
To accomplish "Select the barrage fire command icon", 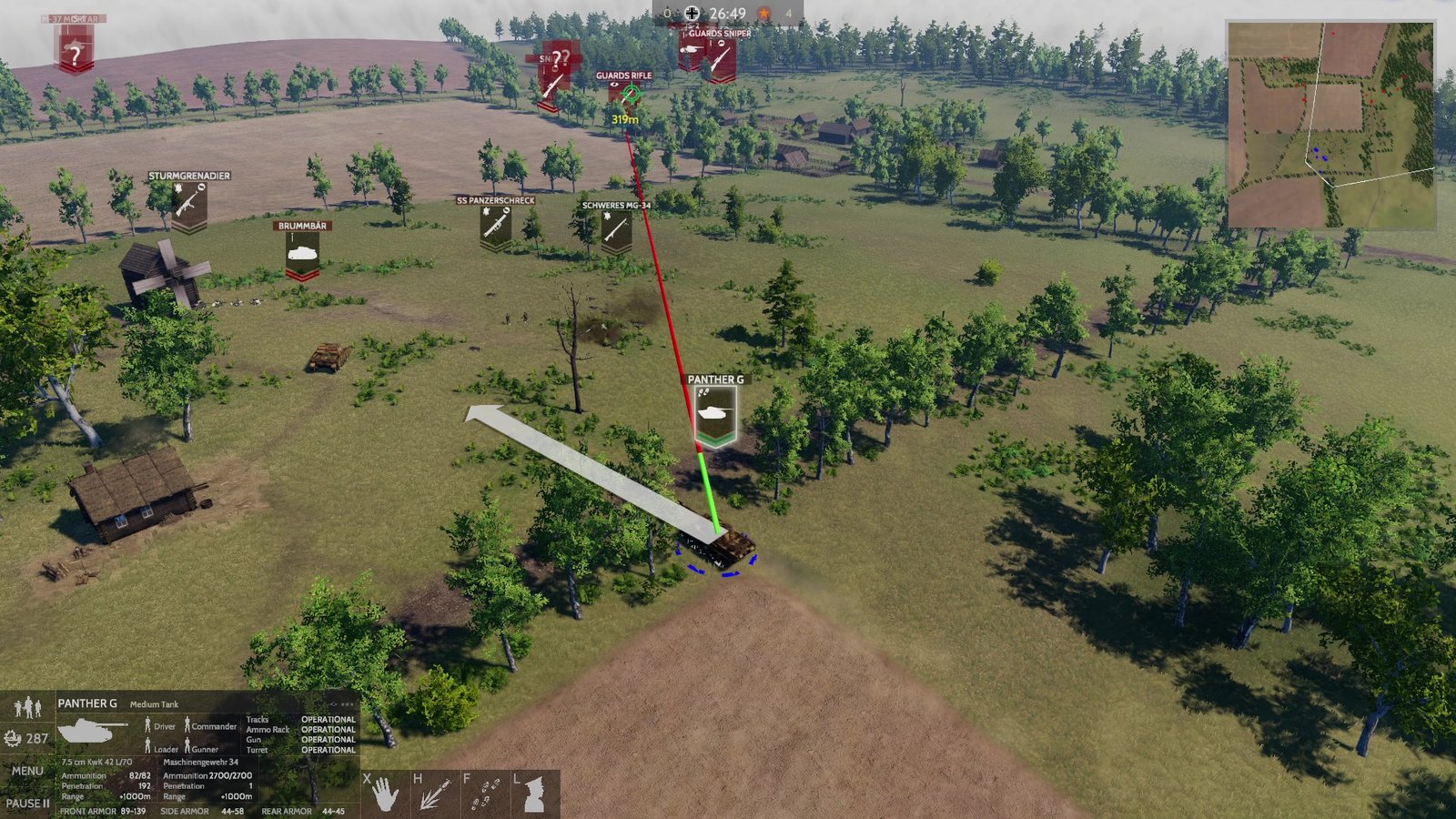I will [x=434, y=794].
